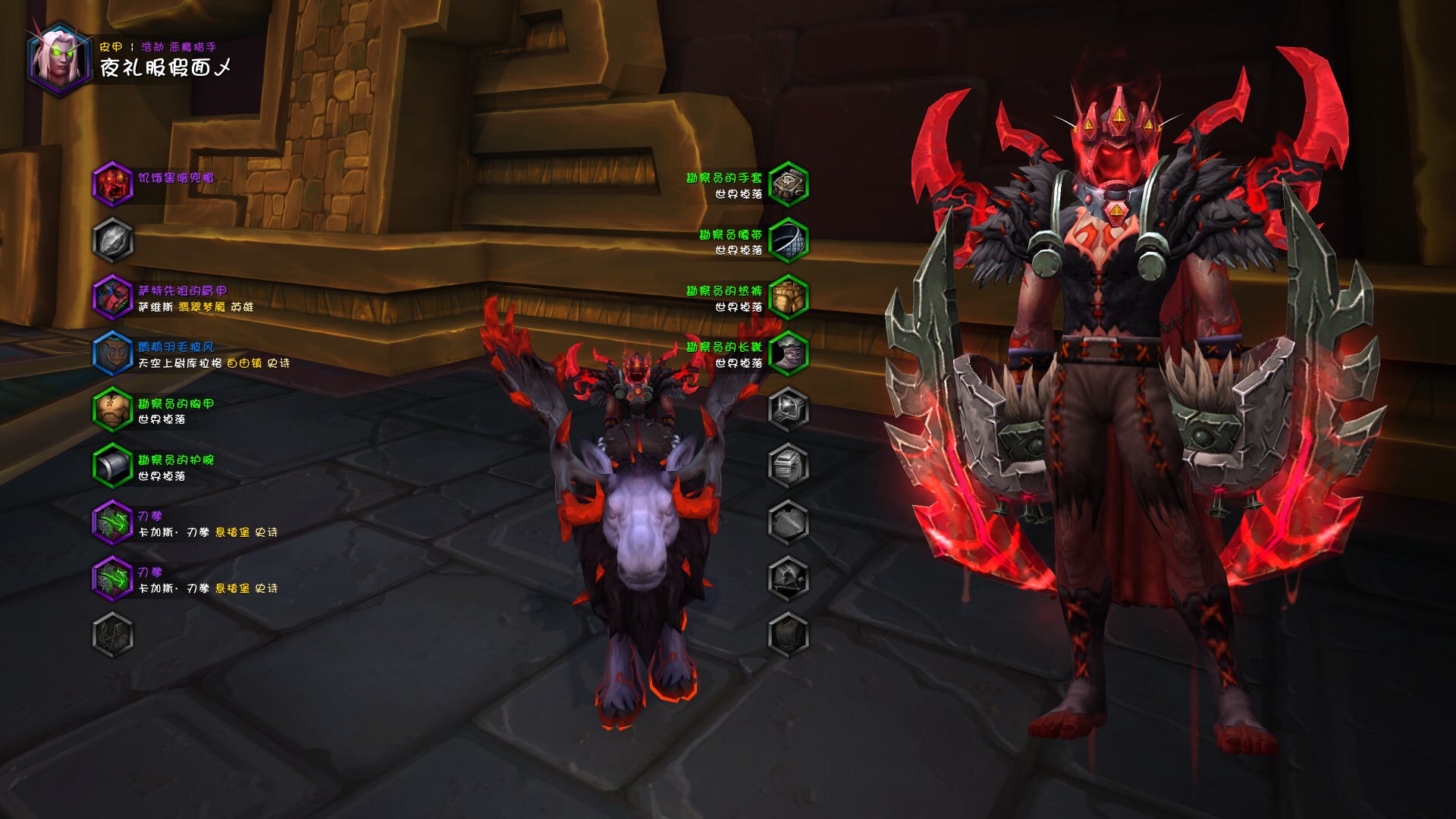Screen dimensions: 1456x819
Task: Click the 夜礼服假面 character portrait
Action: pyautogui.click(x=58, y=59)
